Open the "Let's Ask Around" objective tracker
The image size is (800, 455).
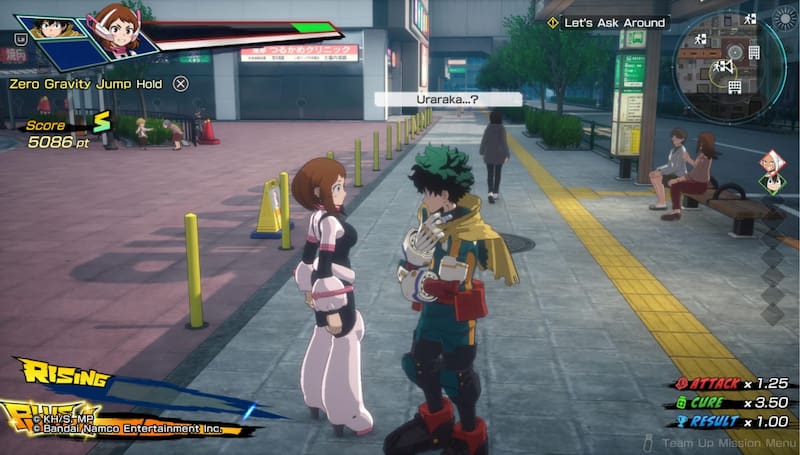click(613, 22)
